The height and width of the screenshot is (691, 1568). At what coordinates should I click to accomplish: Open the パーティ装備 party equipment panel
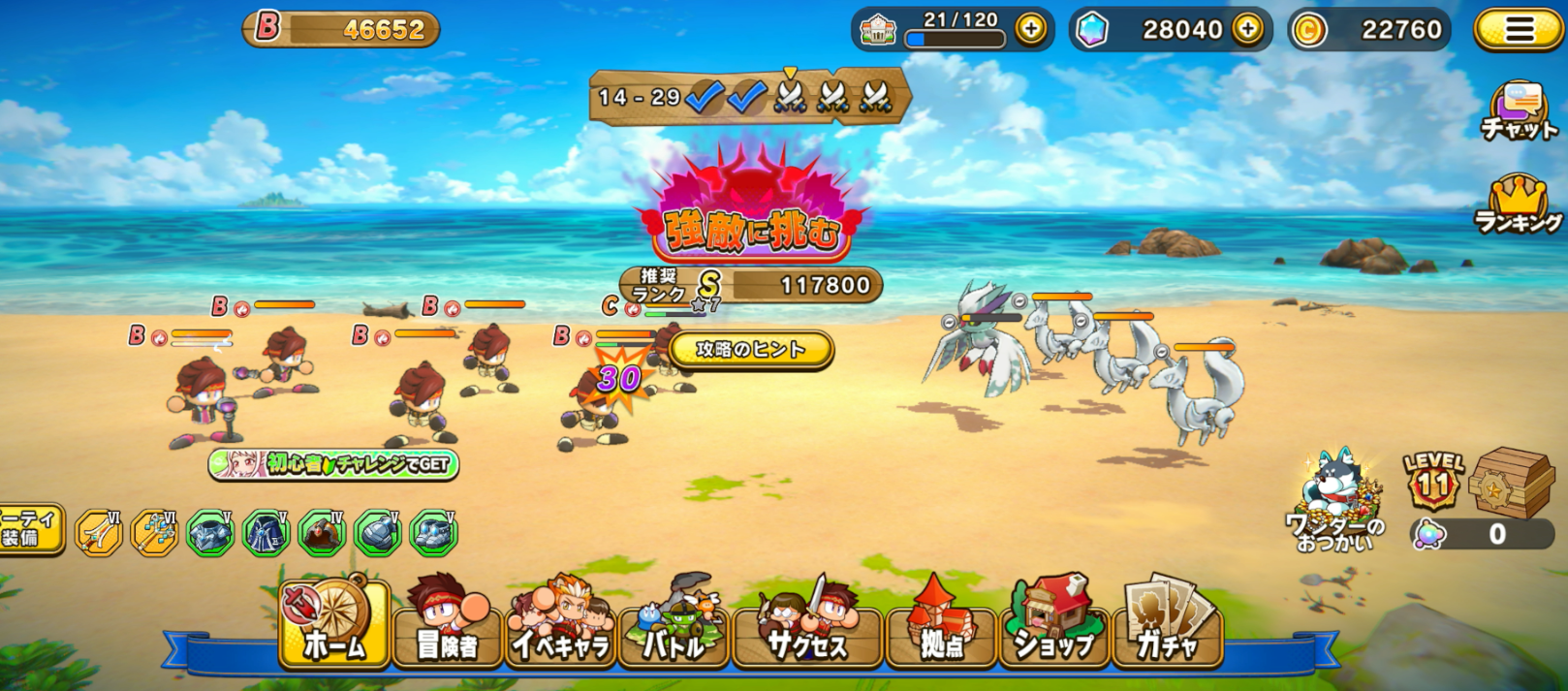click(x=29, y=529)
